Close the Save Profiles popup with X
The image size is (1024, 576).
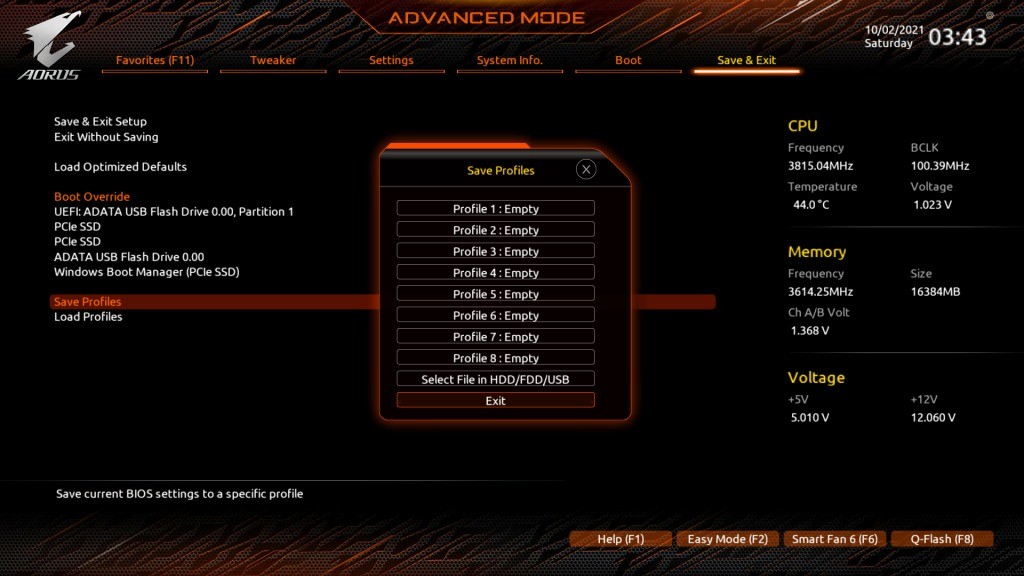point(586,170)
